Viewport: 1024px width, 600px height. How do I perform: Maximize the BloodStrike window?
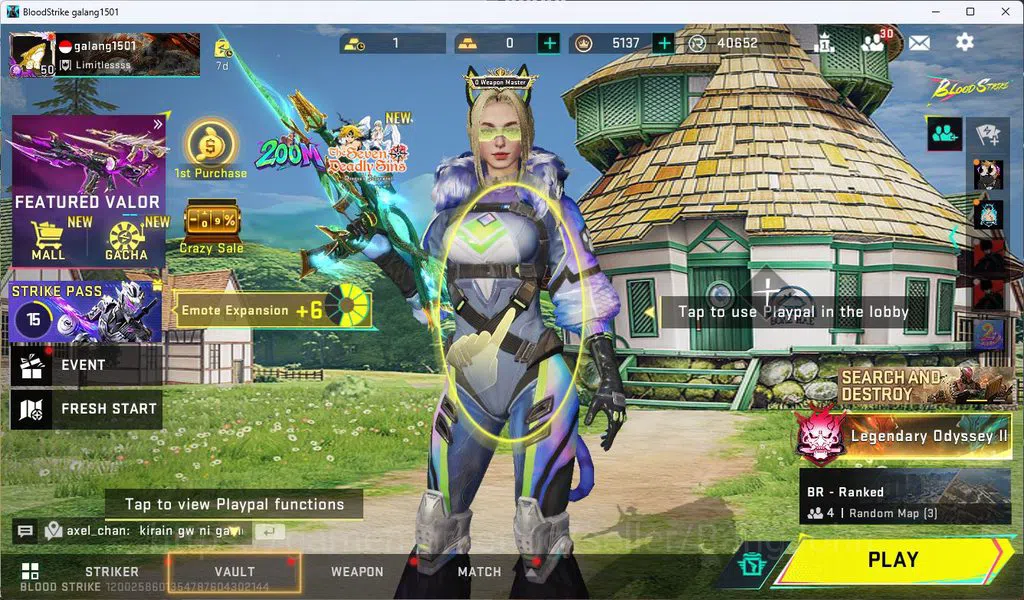click(970, 11)
